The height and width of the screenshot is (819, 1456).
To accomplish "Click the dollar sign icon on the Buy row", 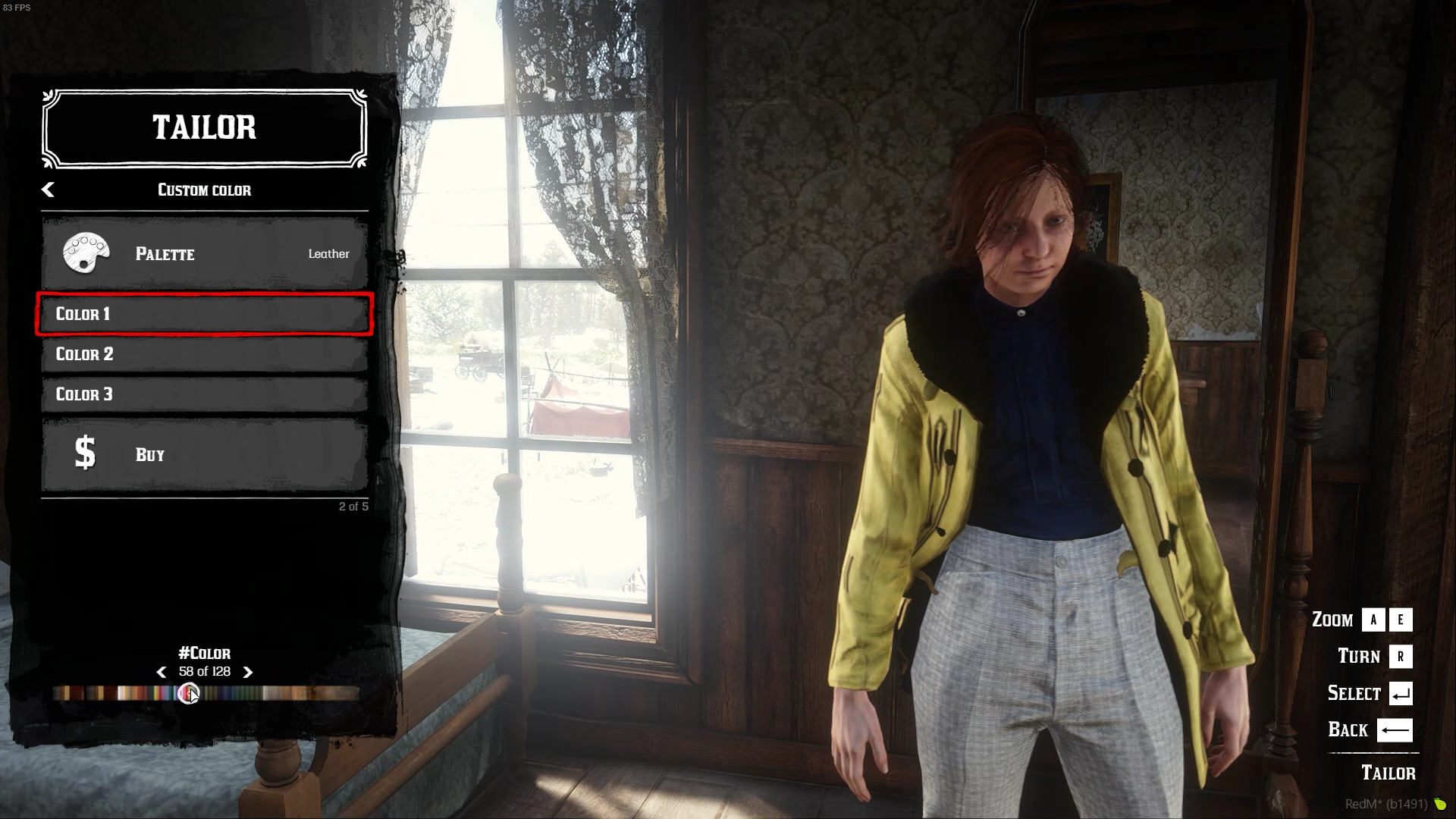I will click(x=85, y=453).
